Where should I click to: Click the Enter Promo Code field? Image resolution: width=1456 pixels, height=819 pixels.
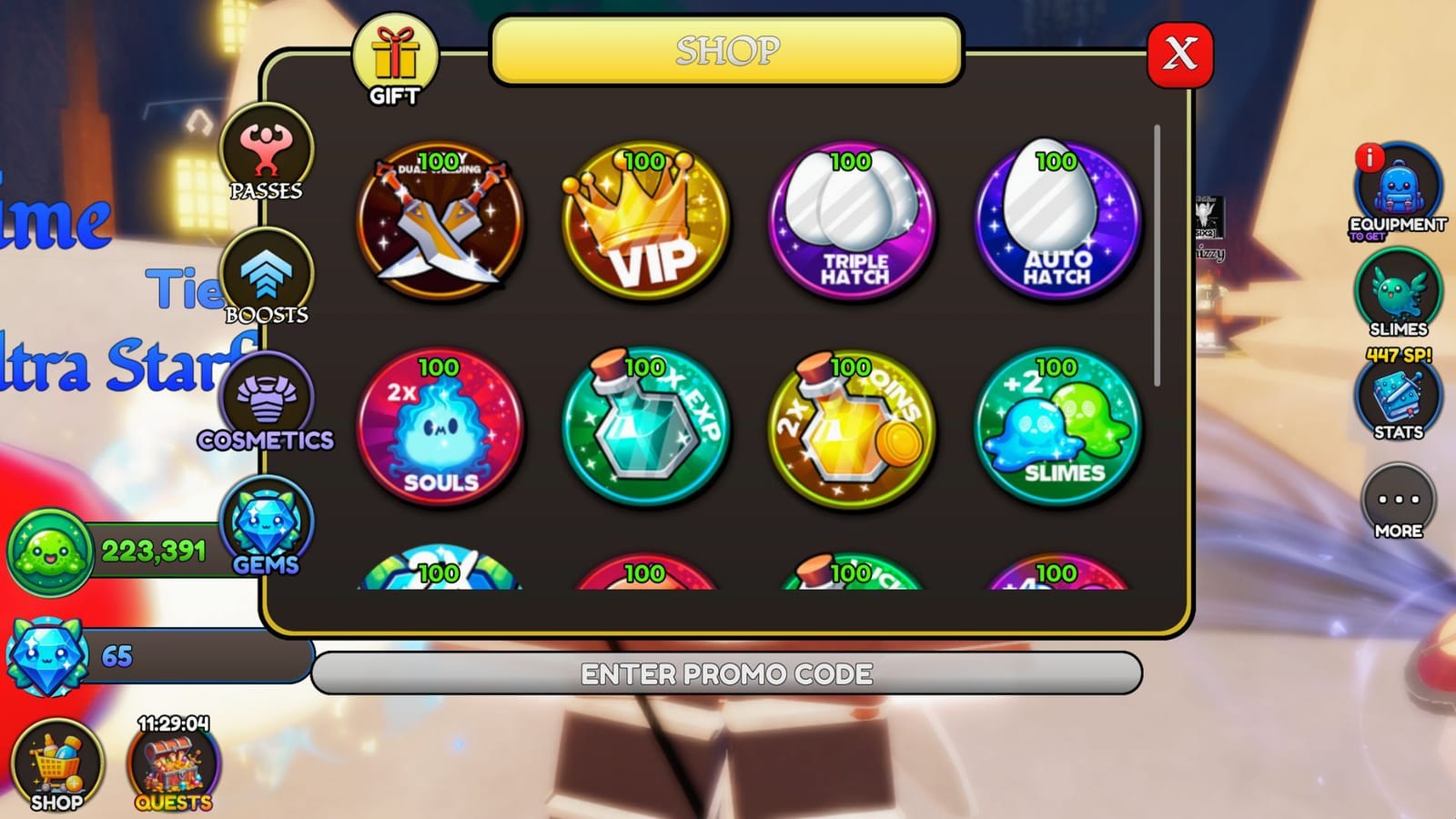click(x=728, y=673)
